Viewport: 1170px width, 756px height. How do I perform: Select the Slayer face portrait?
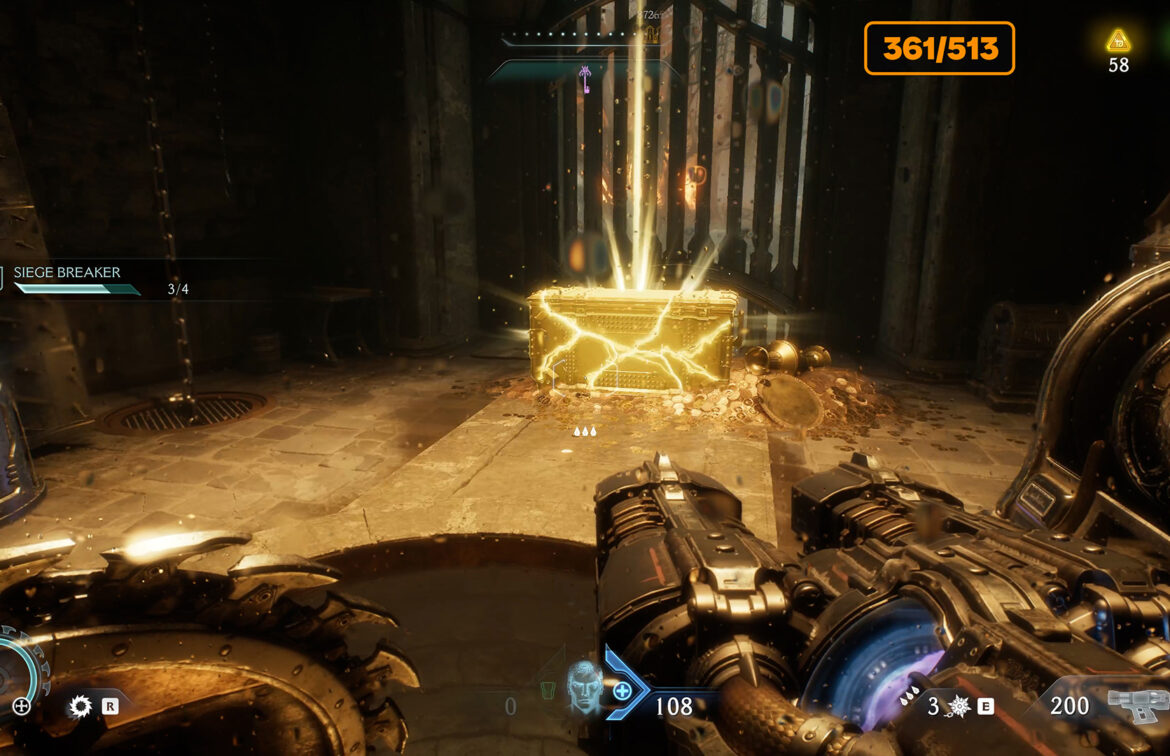(584, 687)
